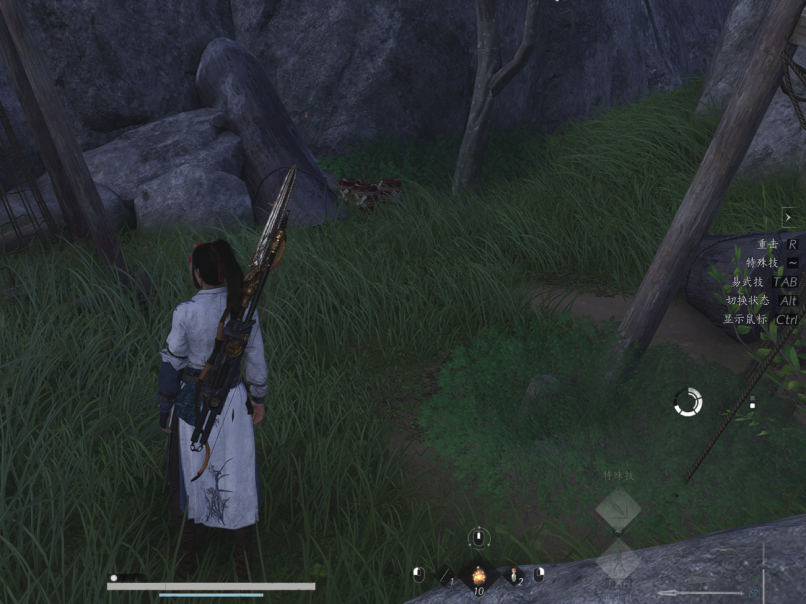Select the fire bomb item slot
The height and width of the screenshot is (604, 806).
479,575
